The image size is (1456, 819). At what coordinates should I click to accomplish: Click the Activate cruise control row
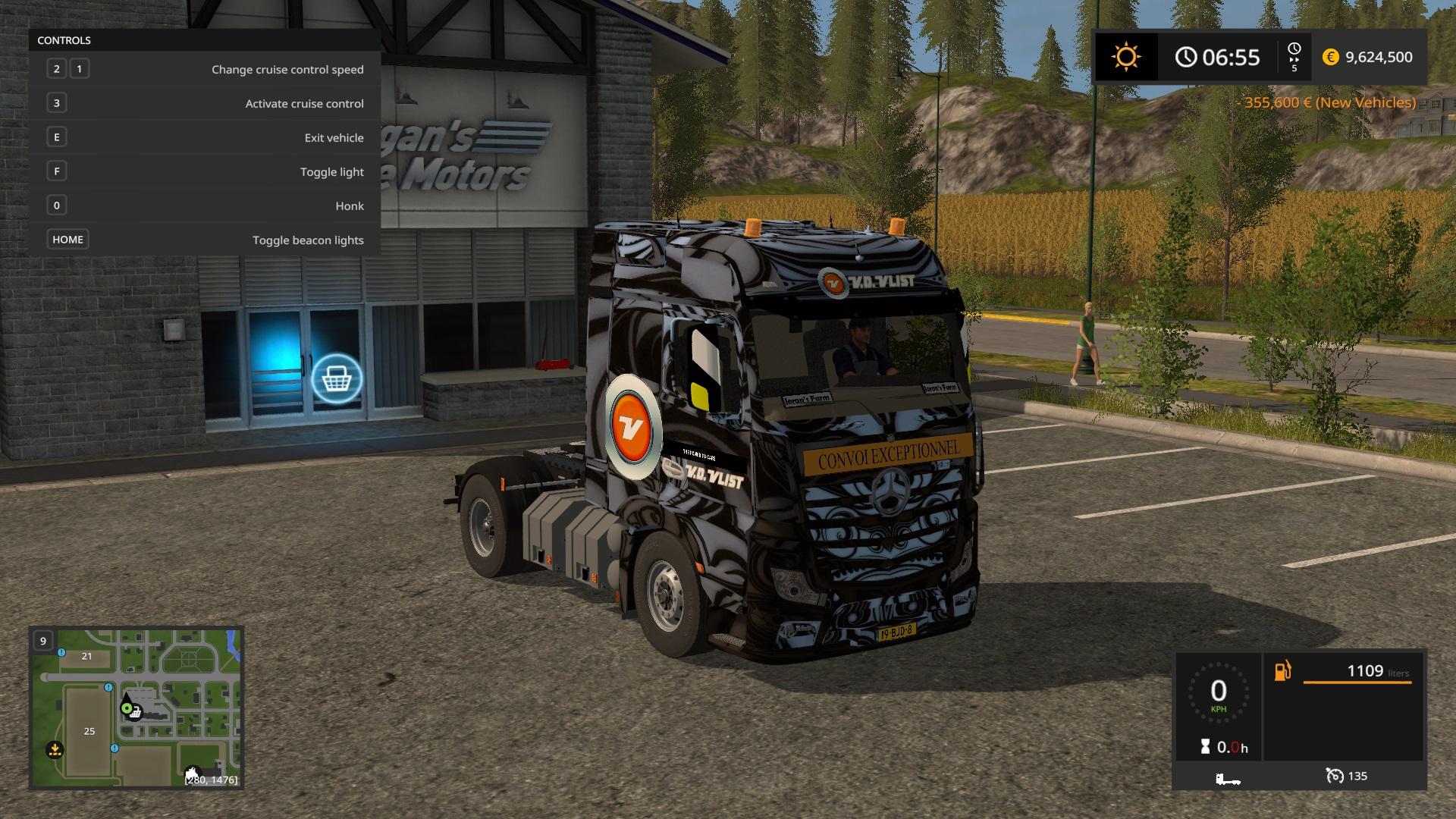tap(205, 103)
